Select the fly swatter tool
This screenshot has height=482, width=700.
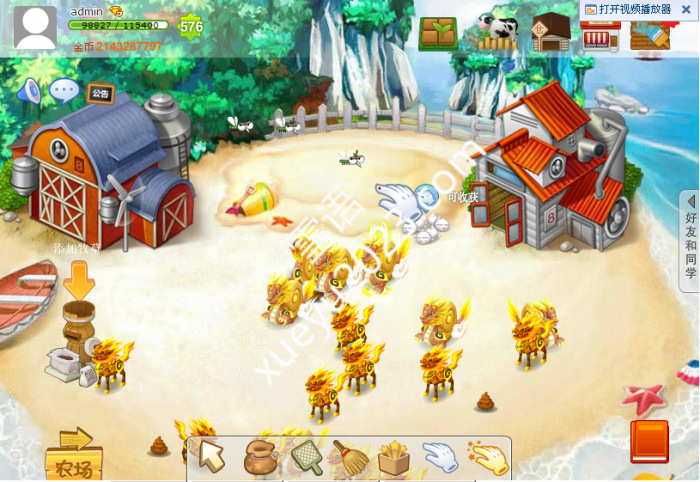click(306, 457)
